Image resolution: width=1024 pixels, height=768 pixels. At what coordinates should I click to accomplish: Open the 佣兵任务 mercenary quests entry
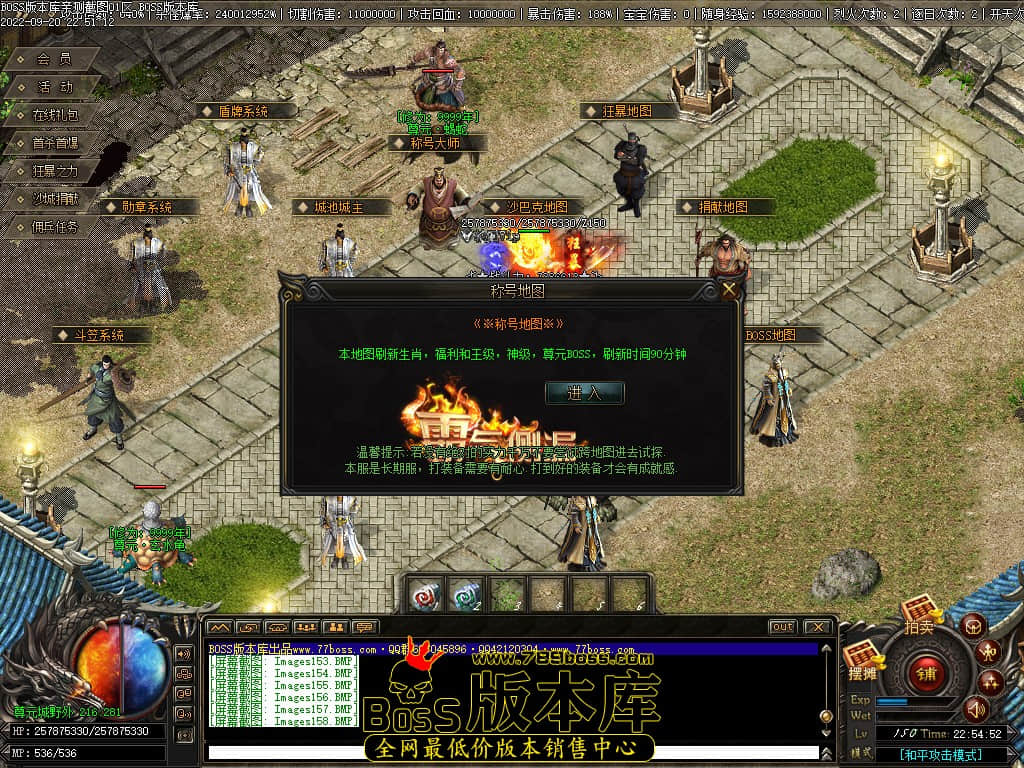point(54,227)
